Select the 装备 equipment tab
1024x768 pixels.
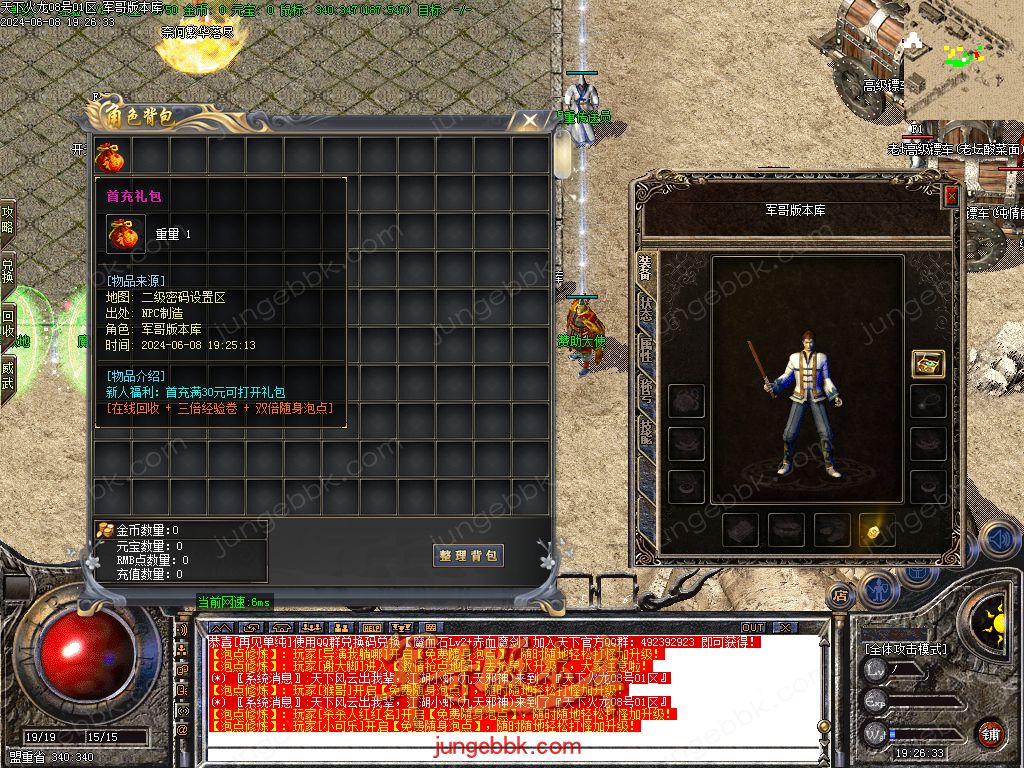(x=646, y=268)
